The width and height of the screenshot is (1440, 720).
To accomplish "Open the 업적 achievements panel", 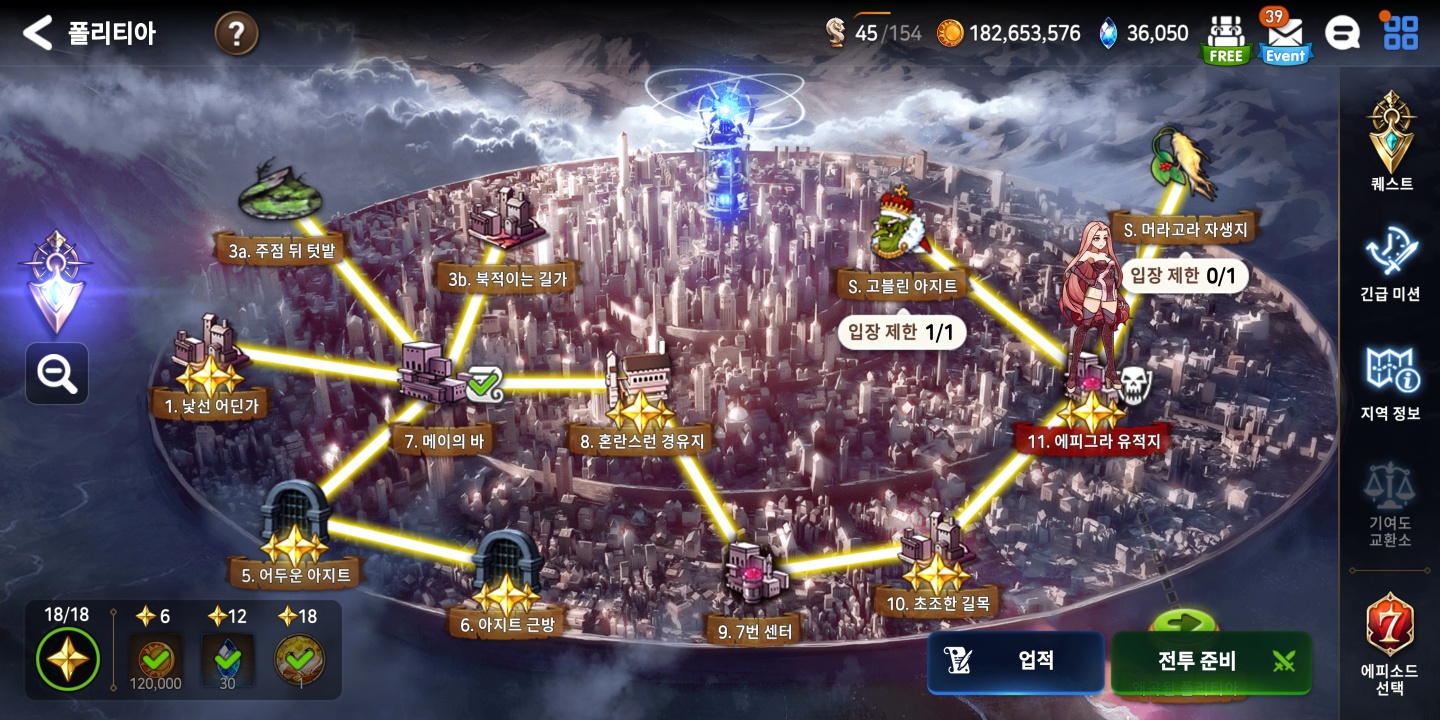I will pos(1015,662).
